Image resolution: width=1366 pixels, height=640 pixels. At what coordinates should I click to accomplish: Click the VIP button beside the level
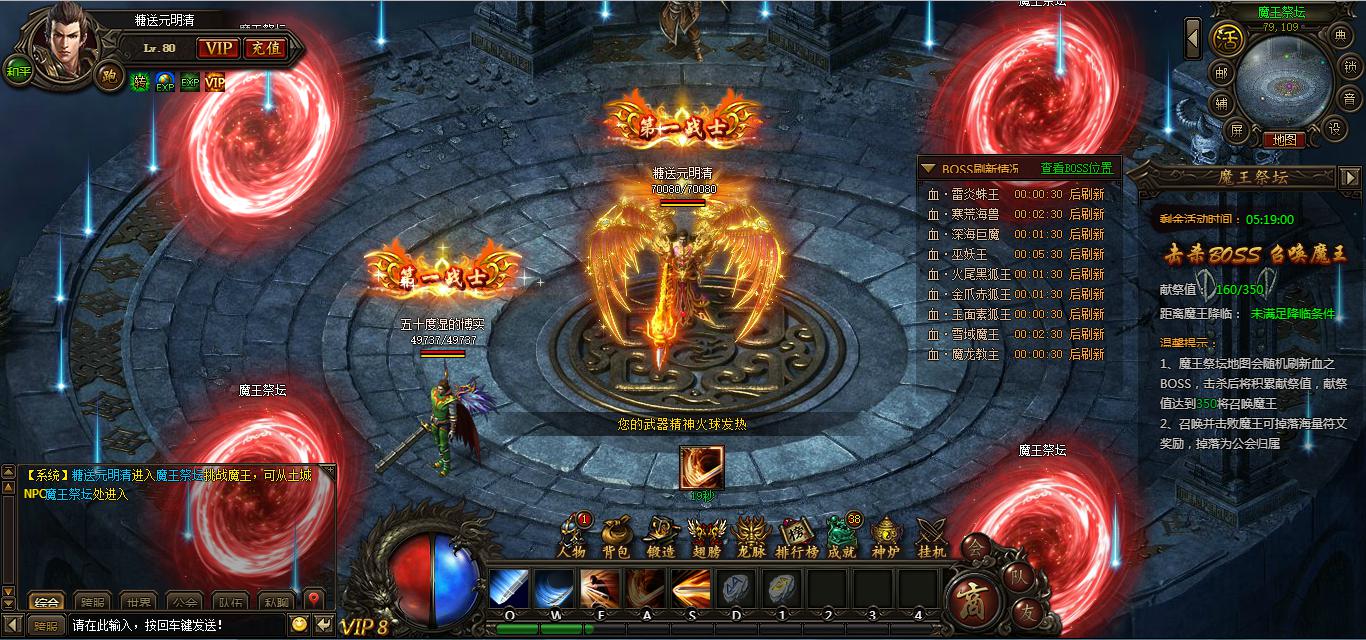[217, 48]
